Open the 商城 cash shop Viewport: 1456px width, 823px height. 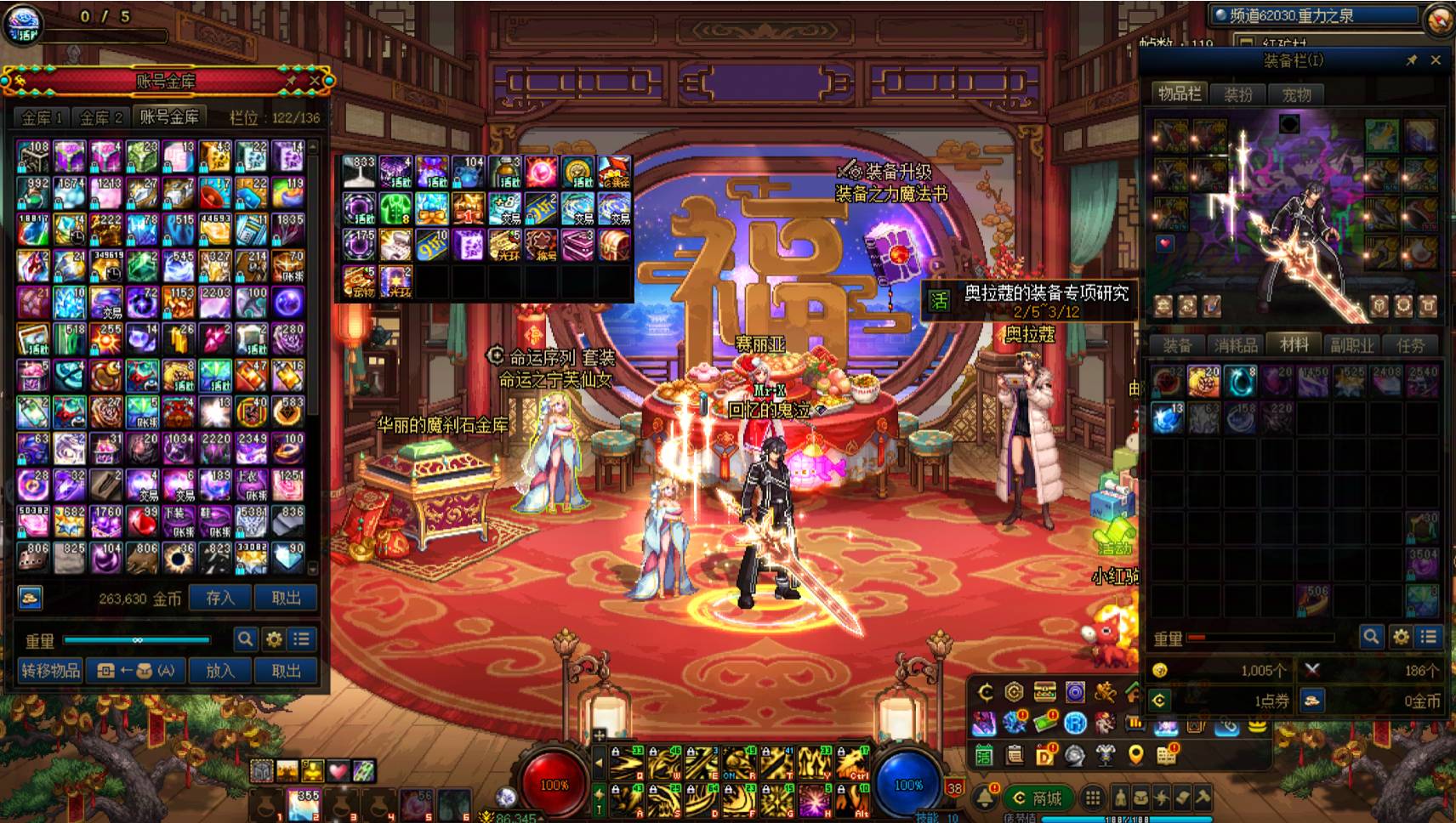point(1037,797)
